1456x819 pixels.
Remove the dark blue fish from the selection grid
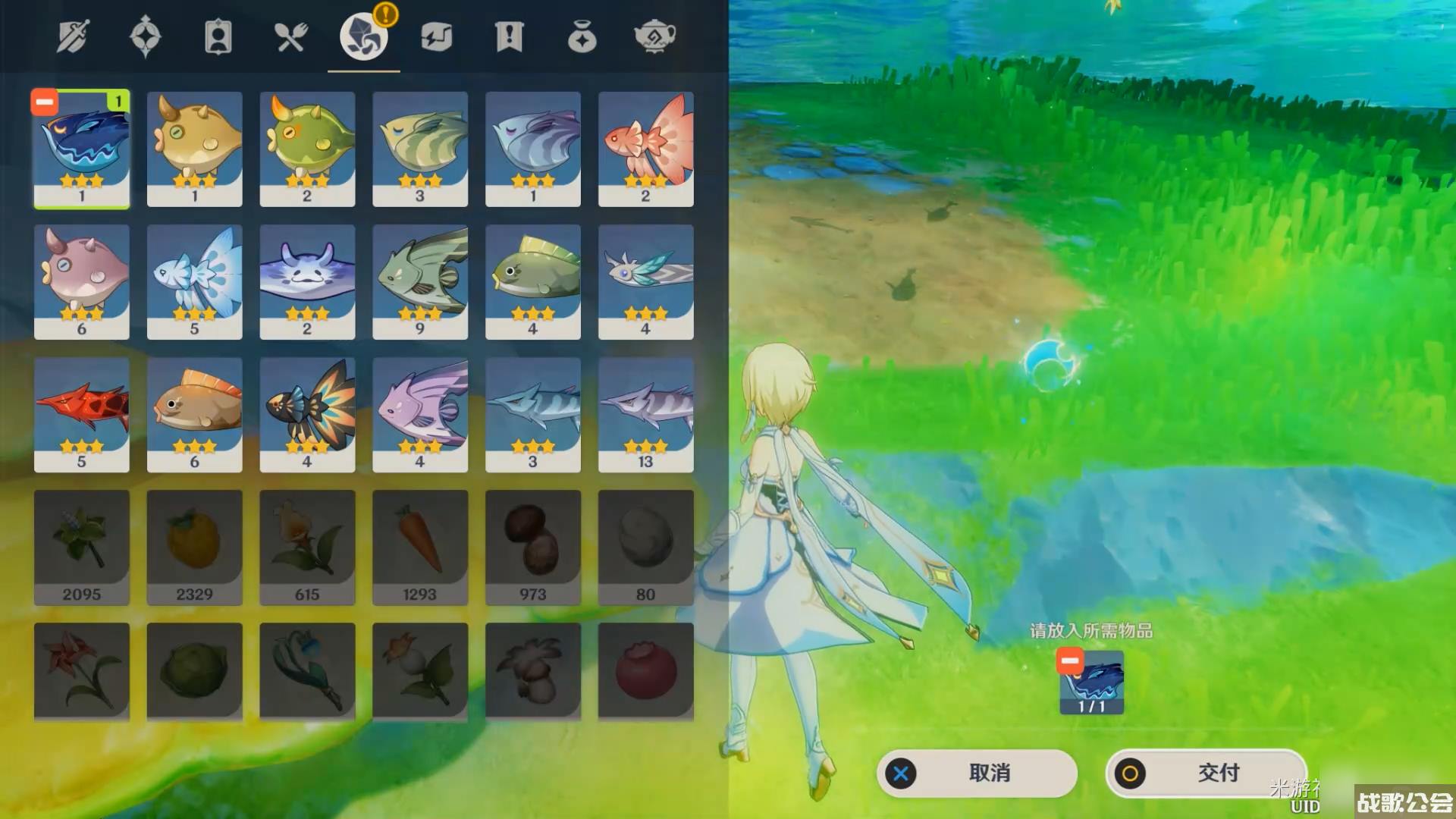(x=45, y=102)
